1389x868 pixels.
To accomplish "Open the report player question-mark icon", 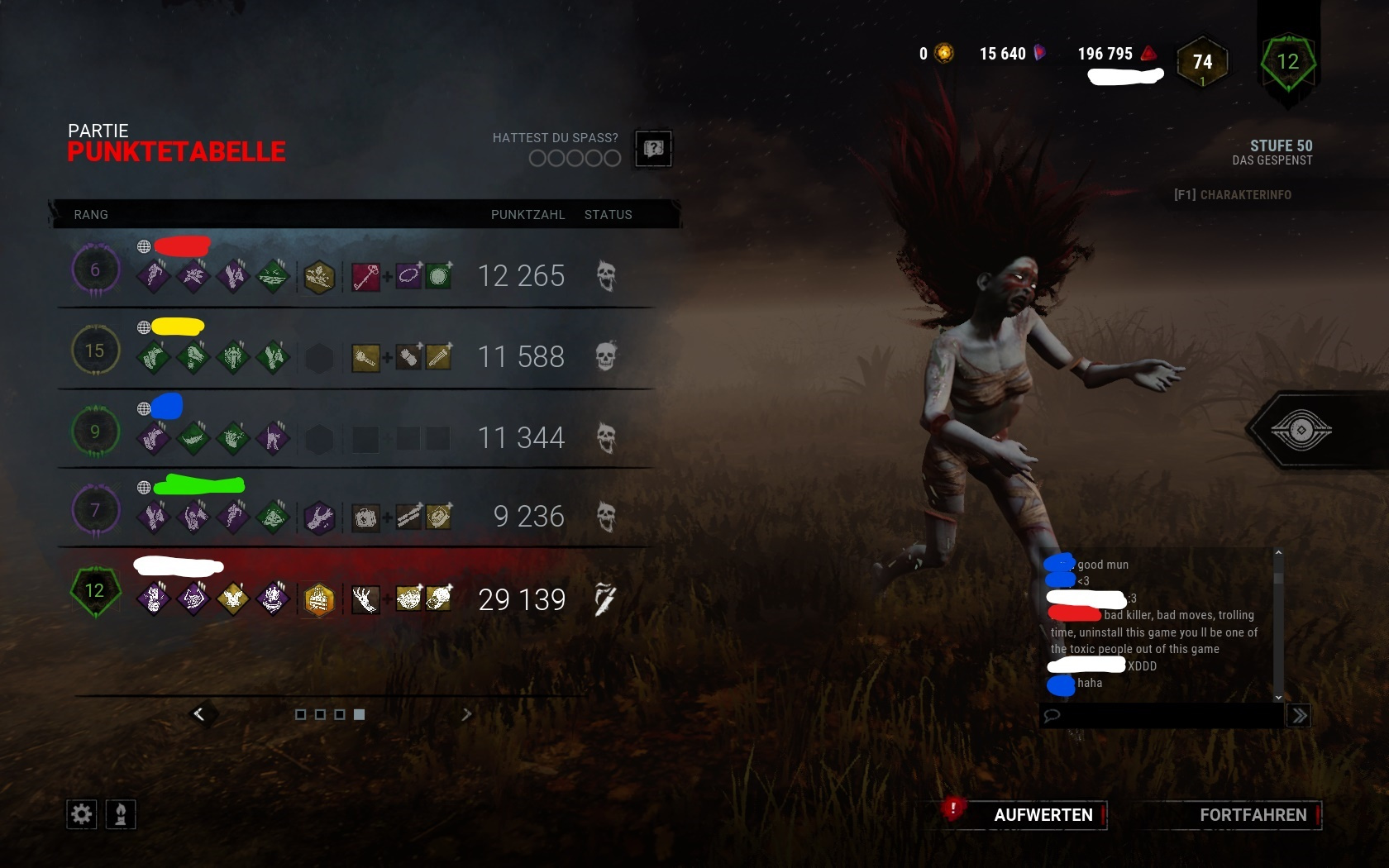I will [x=653, y=149].
